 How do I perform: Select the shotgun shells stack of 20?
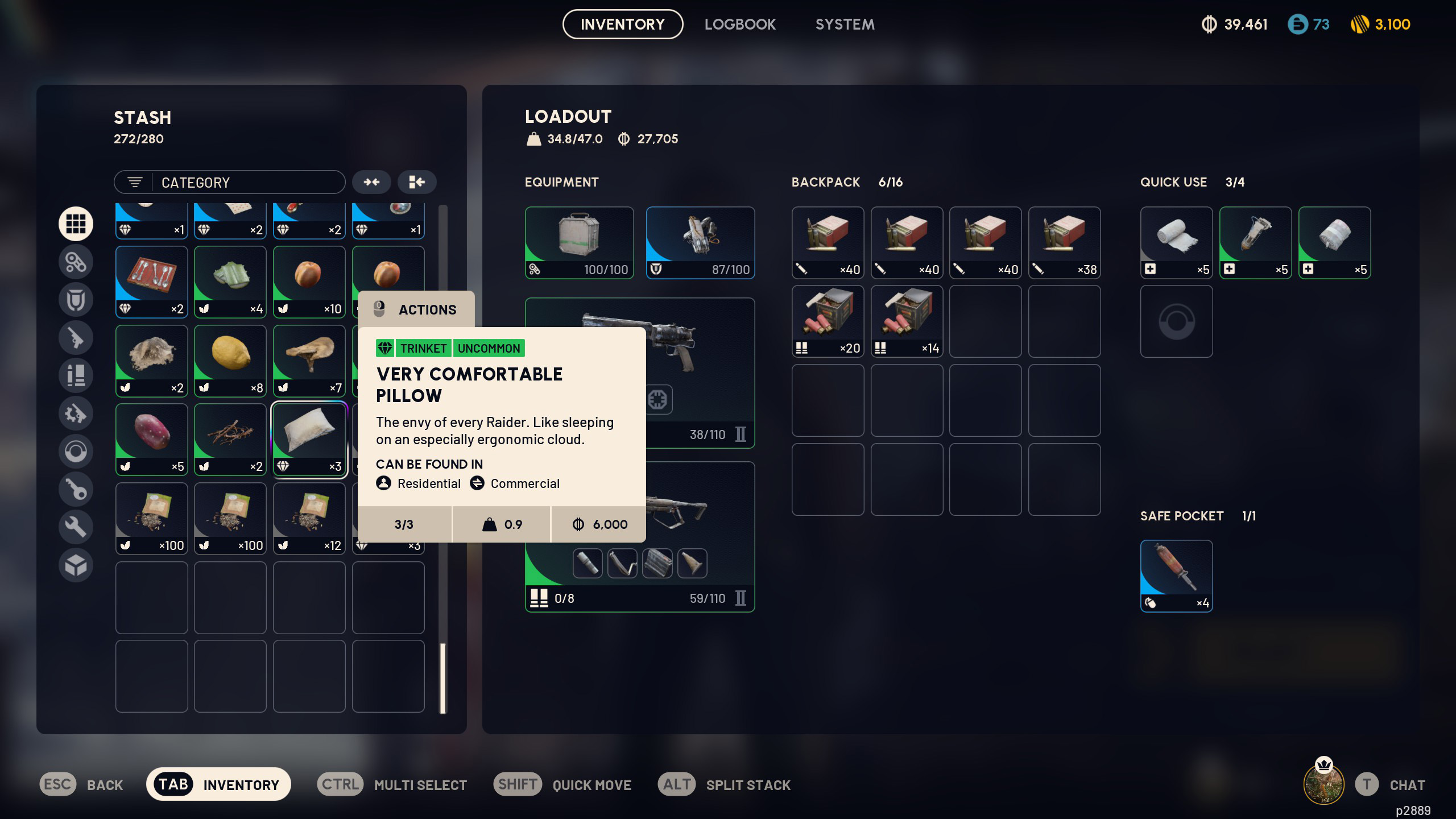[828, 321]
